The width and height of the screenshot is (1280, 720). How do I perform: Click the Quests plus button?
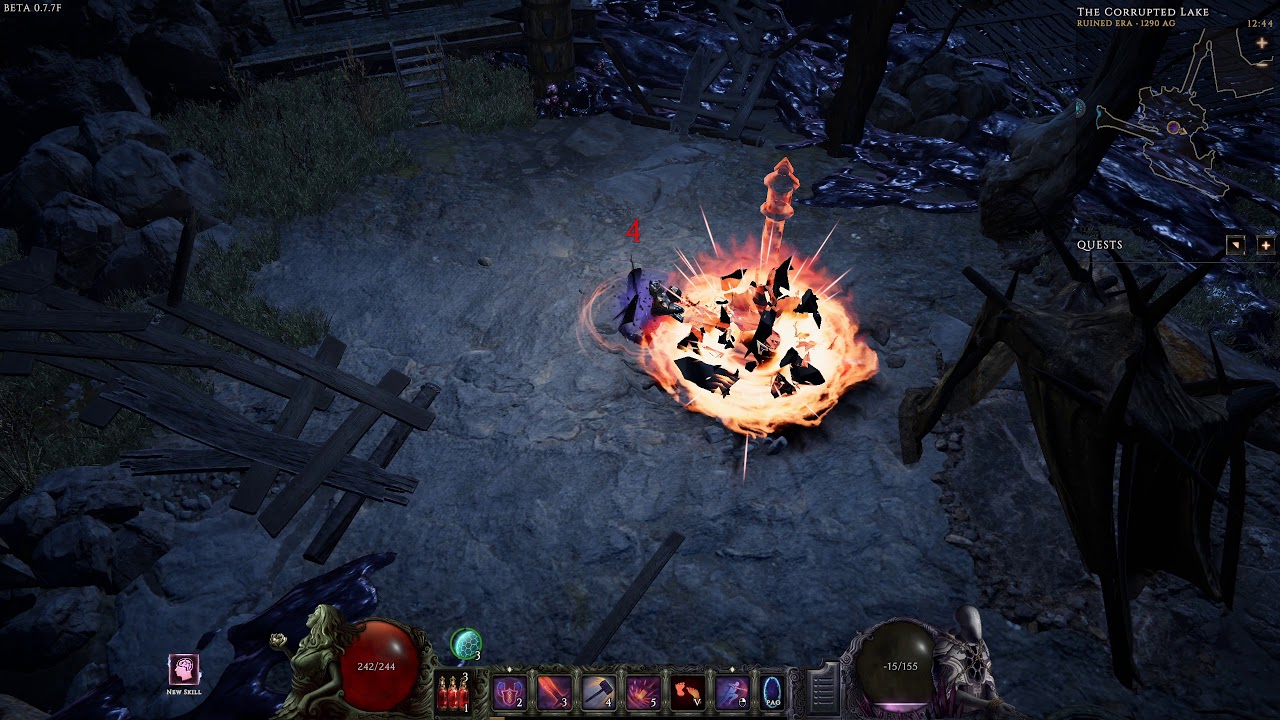pos(1265,245)
